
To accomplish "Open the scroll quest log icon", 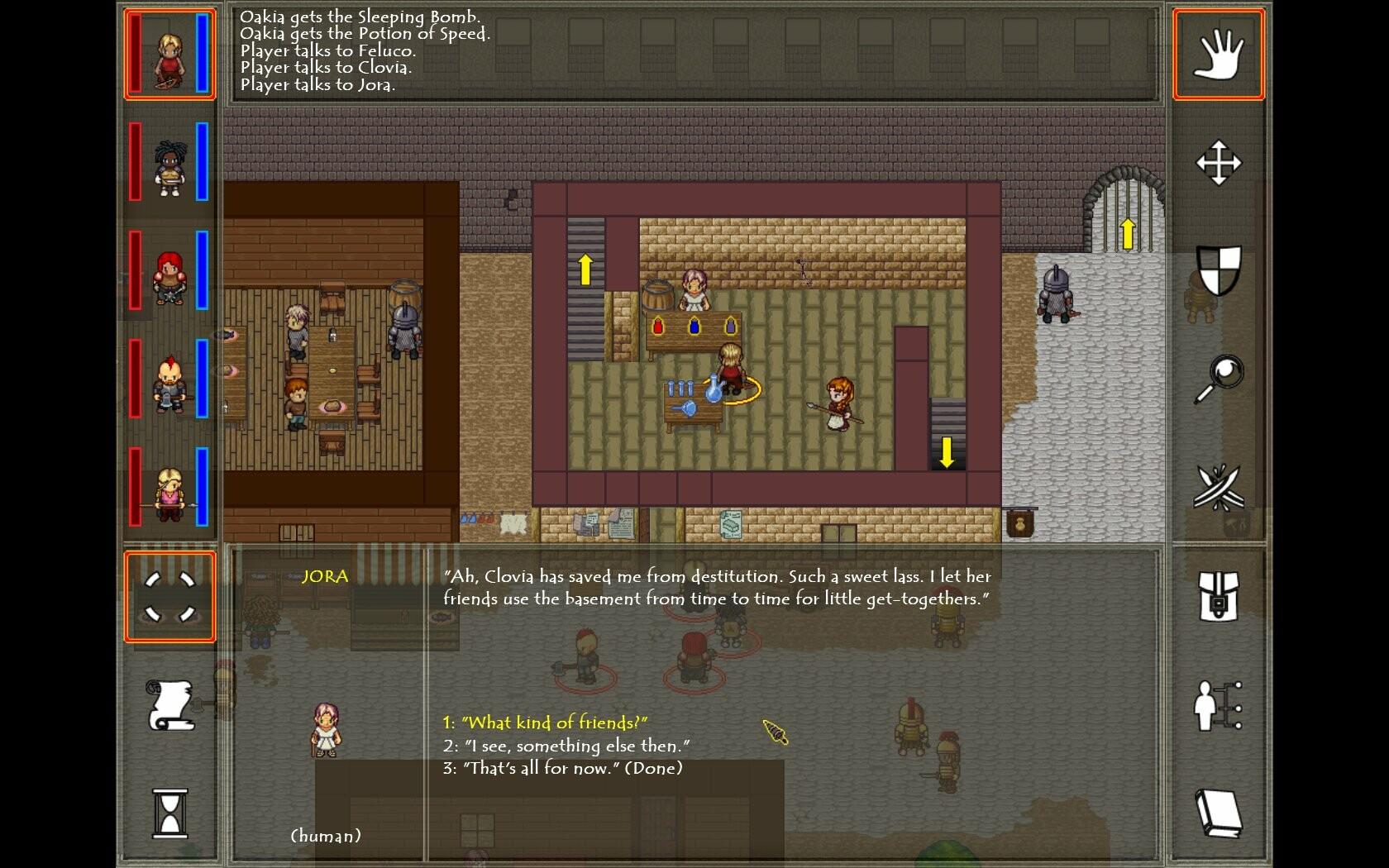I will [x=169, y=705].
